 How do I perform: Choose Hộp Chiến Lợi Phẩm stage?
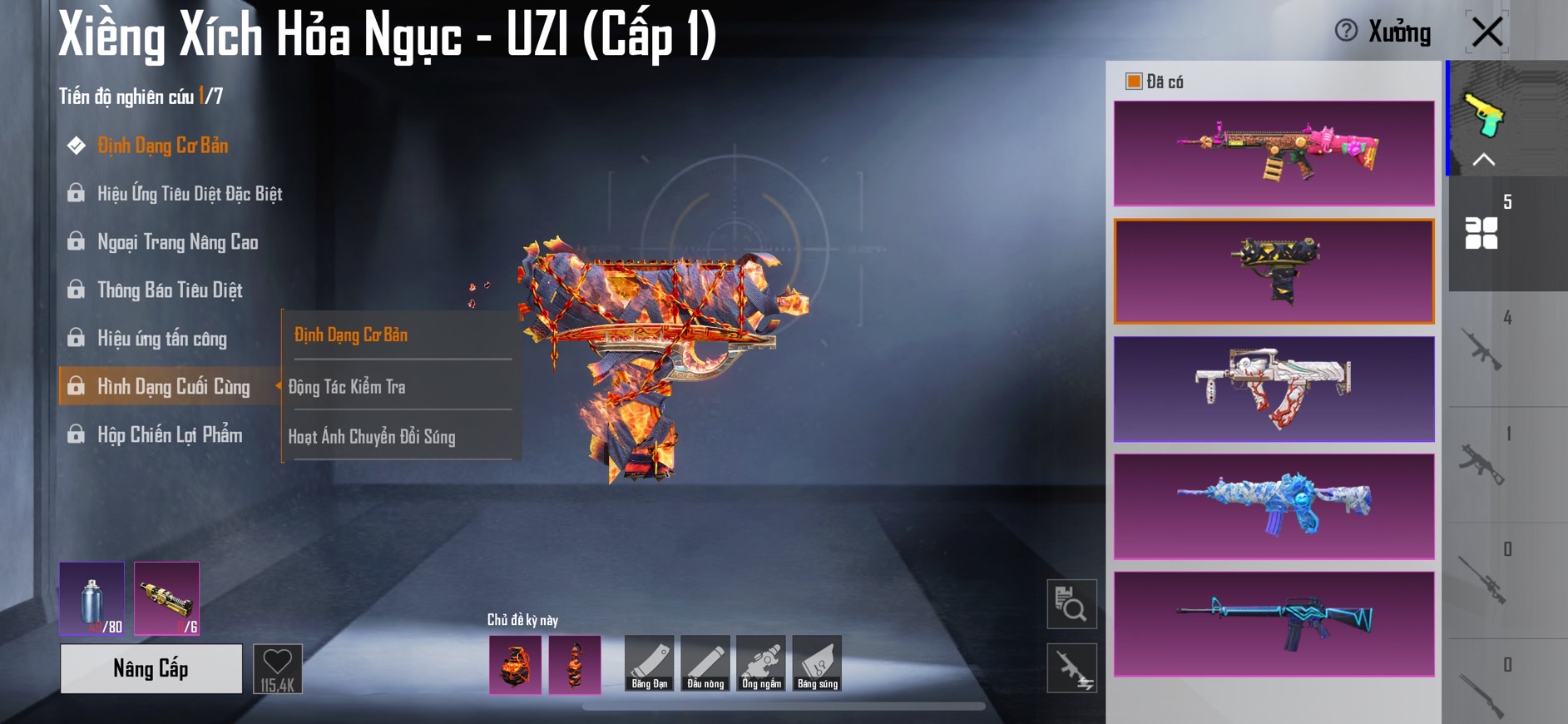[170, 435]
